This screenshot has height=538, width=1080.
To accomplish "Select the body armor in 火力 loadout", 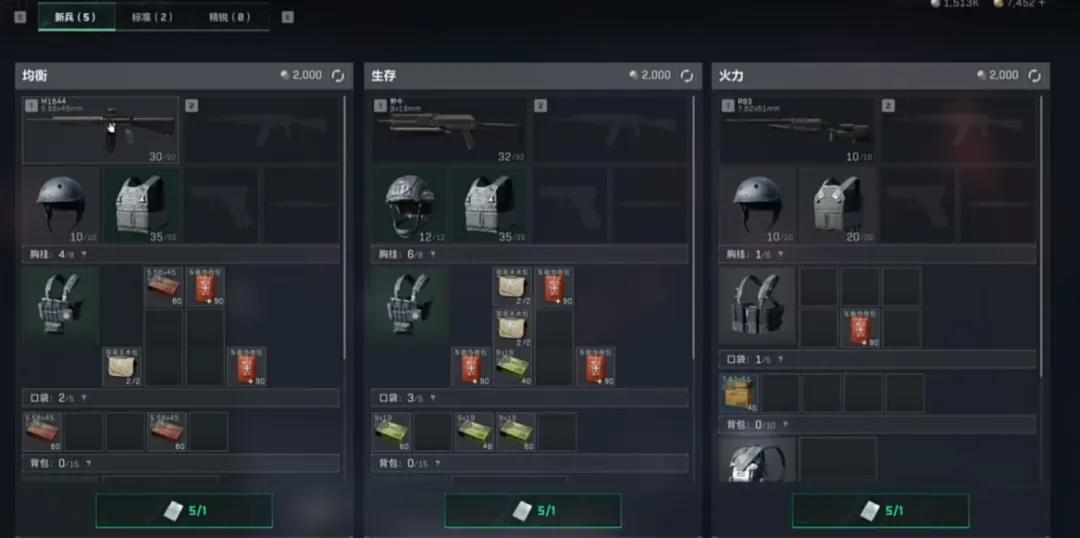I will (x=837, y=204).
